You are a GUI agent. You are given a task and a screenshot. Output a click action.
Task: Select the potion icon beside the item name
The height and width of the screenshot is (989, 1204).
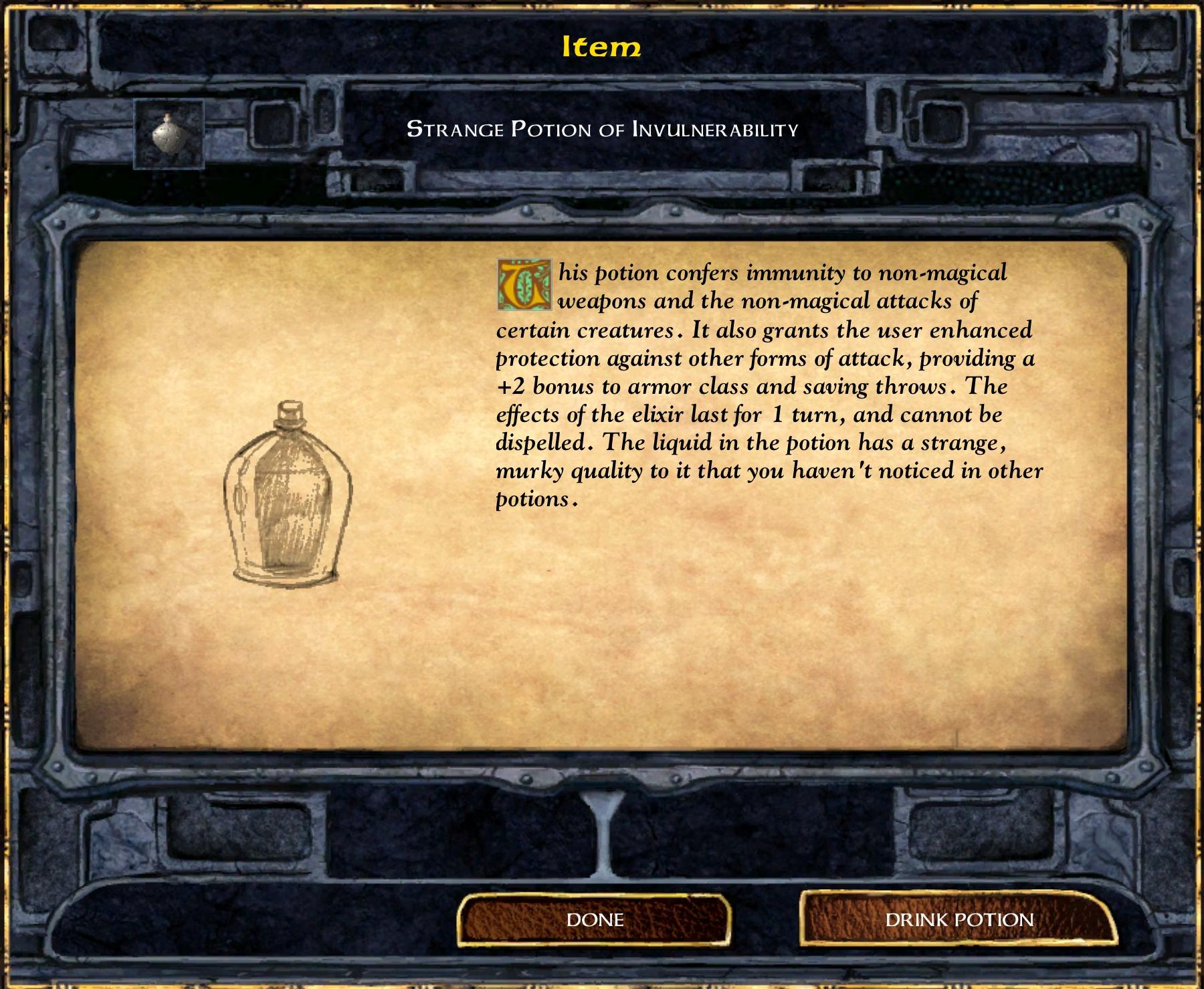pyautogui.click(x=169, y=134)
